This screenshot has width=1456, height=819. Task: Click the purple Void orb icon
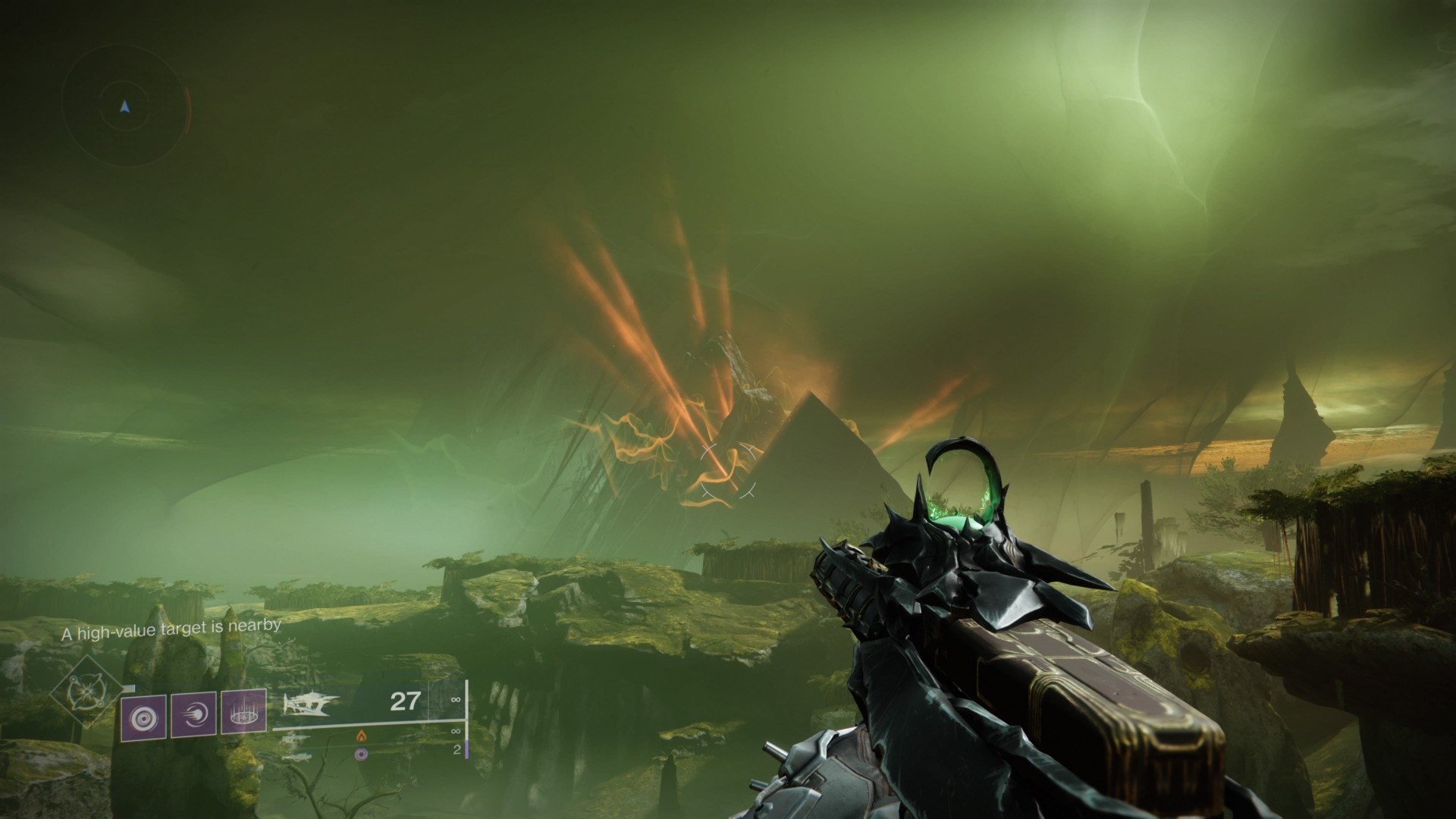[x=361, y=755]
